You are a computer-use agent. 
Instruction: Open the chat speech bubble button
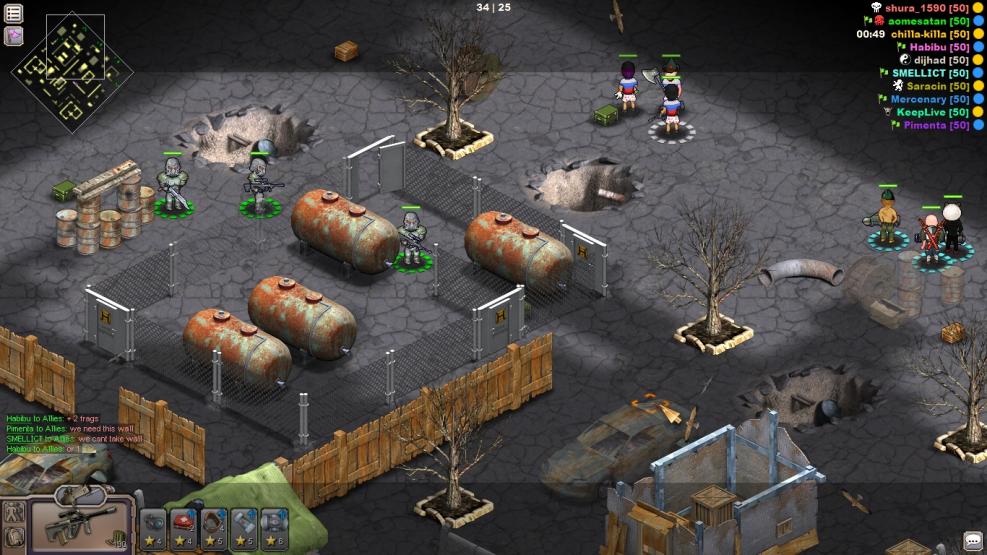[x=972, y=541]
